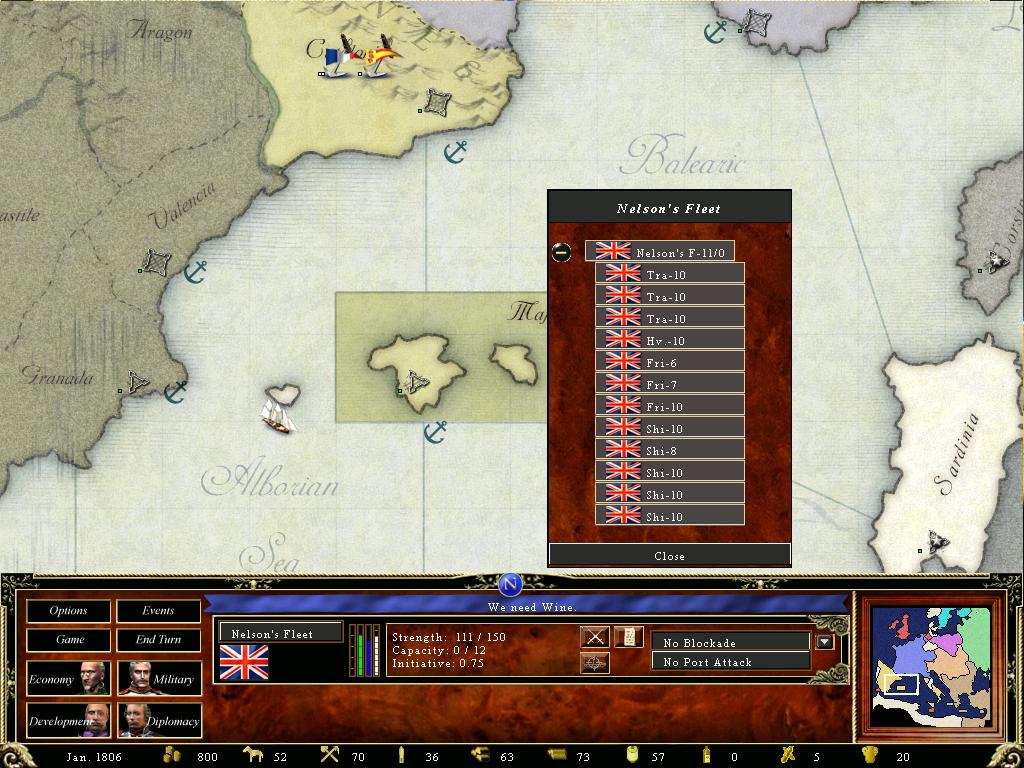
Task: Collapse the Nelson's fleet tree with minus button
Action: pos(562,252)
